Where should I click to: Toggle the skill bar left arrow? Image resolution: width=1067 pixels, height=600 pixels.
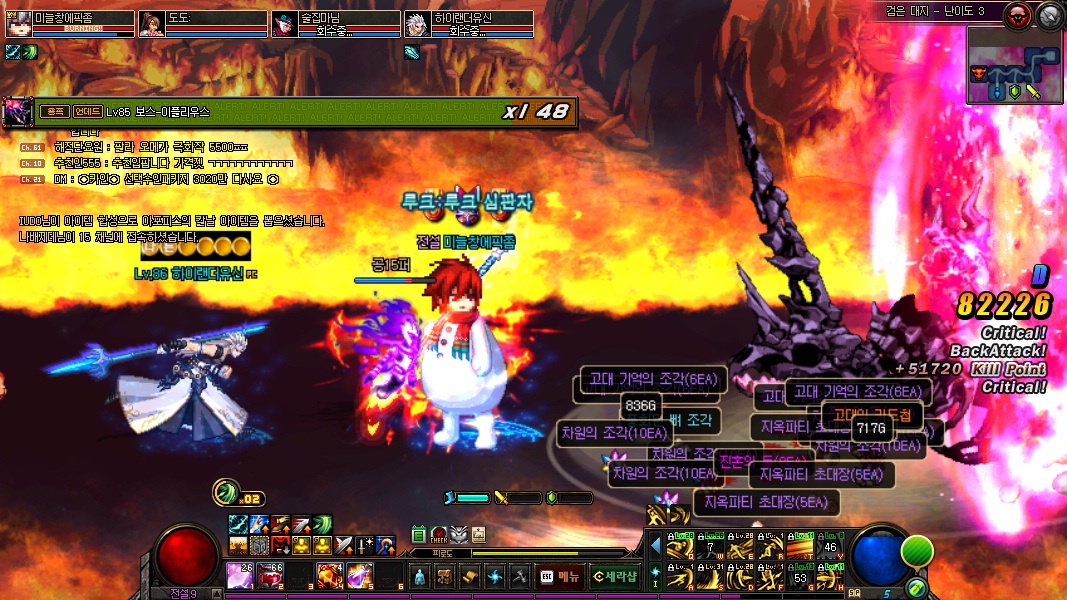655,547
